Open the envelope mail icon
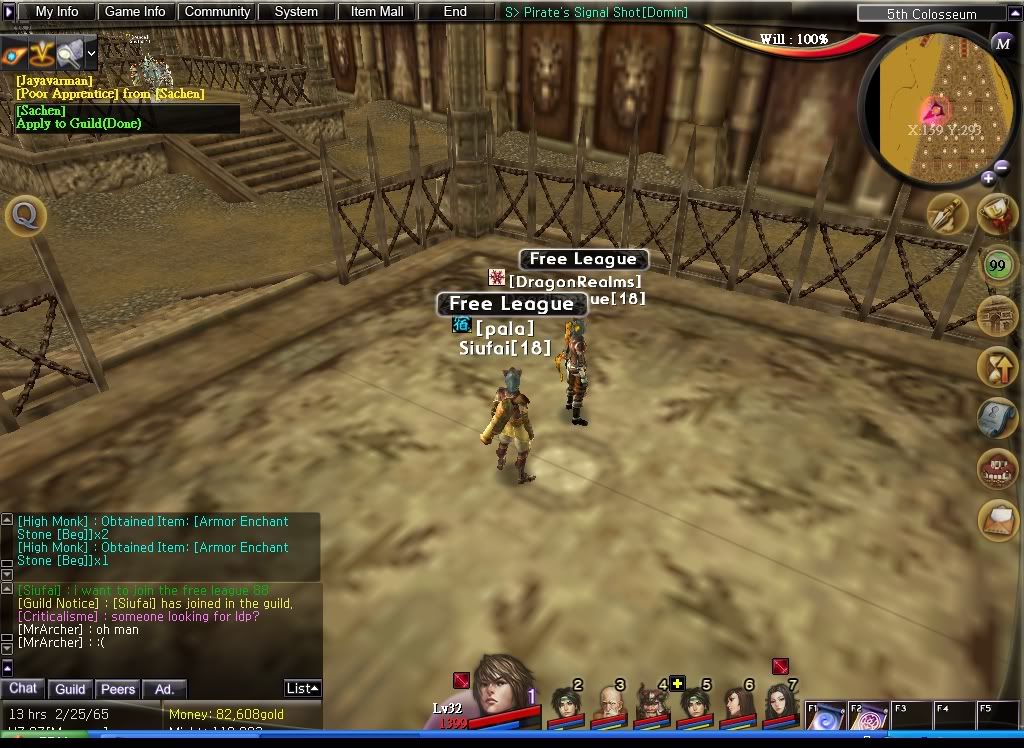 tap(997, 520)
